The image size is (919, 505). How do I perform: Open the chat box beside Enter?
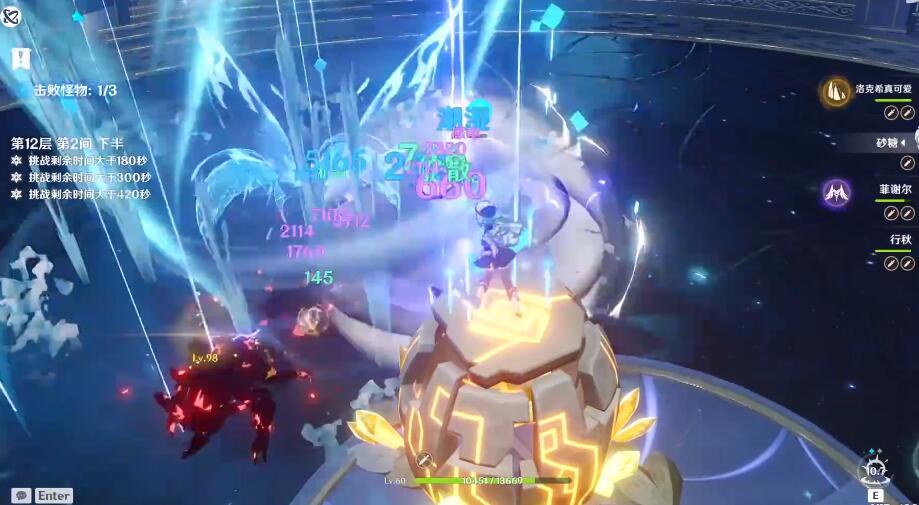(x=21, y=495)
